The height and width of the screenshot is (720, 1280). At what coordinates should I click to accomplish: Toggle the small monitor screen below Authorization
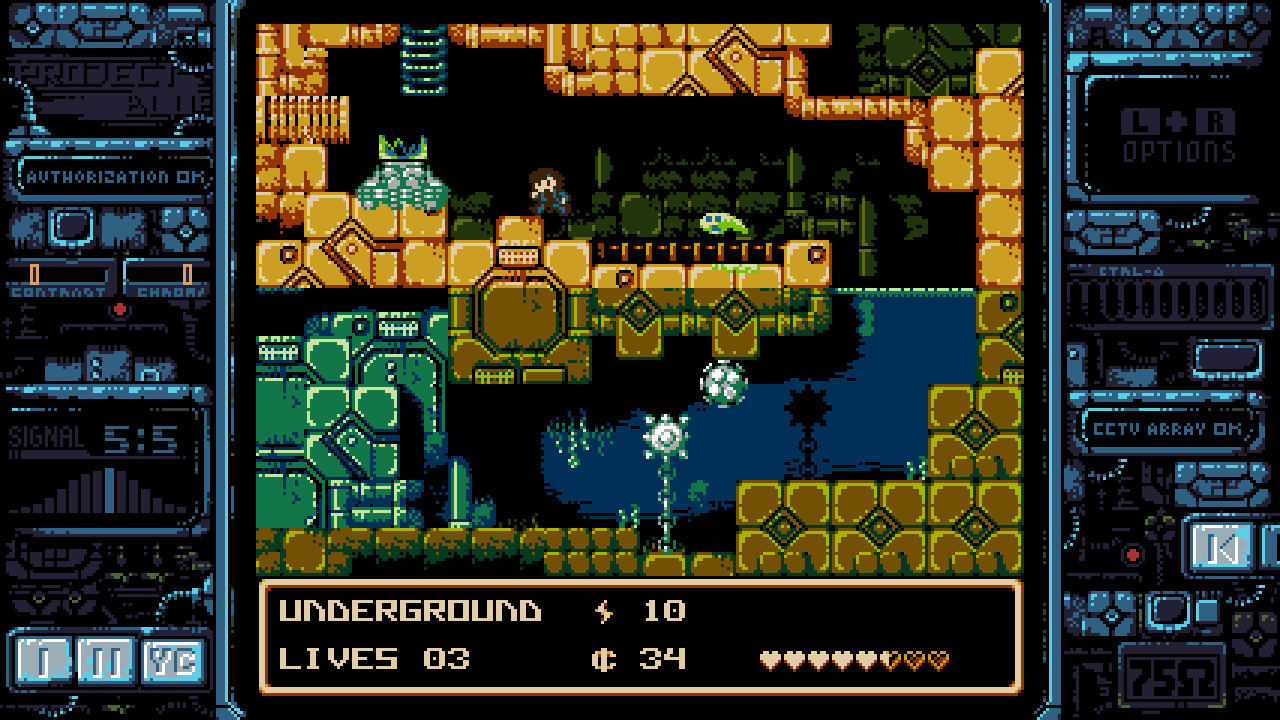(x=68, y=227)
